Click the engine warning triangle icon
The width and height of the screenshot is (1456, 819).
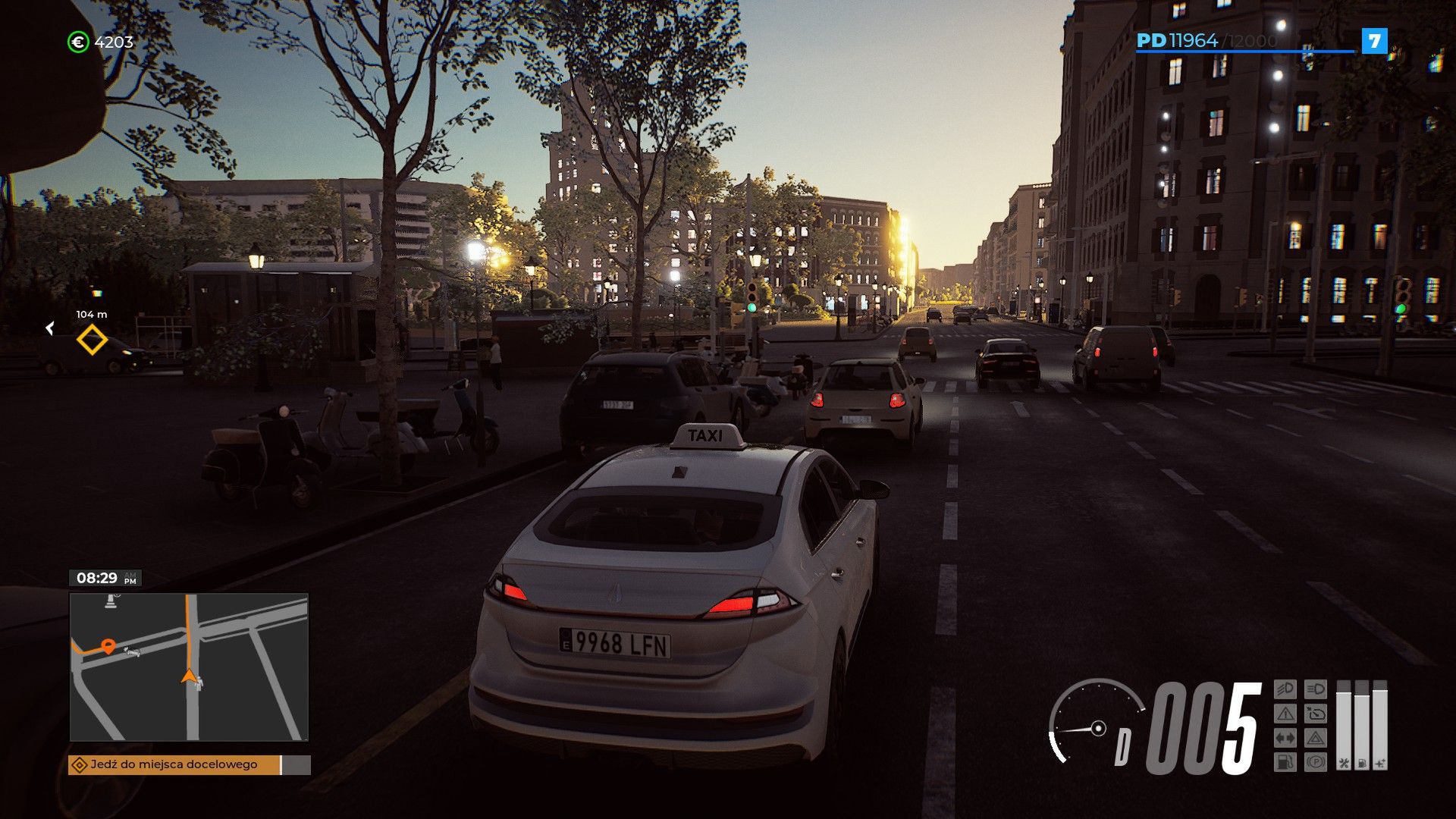coord(1286,713)
